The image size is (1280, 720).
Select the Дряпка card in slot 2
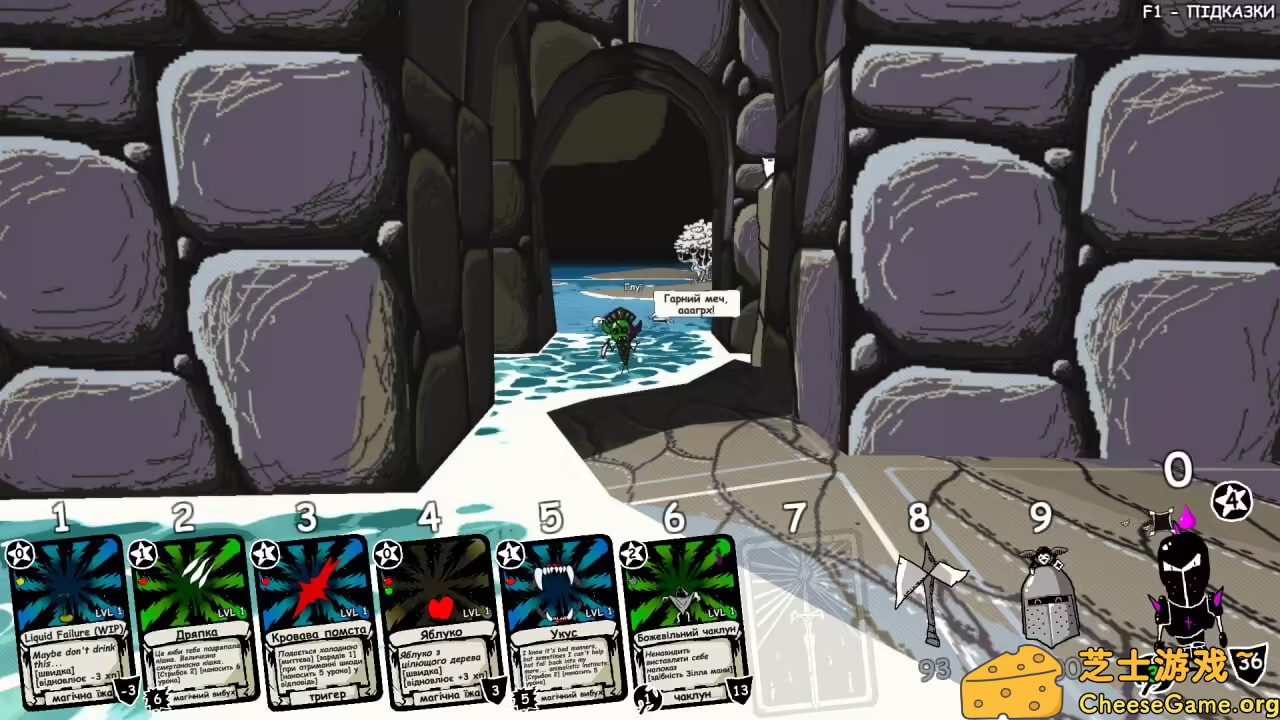[x=190, y=620]
